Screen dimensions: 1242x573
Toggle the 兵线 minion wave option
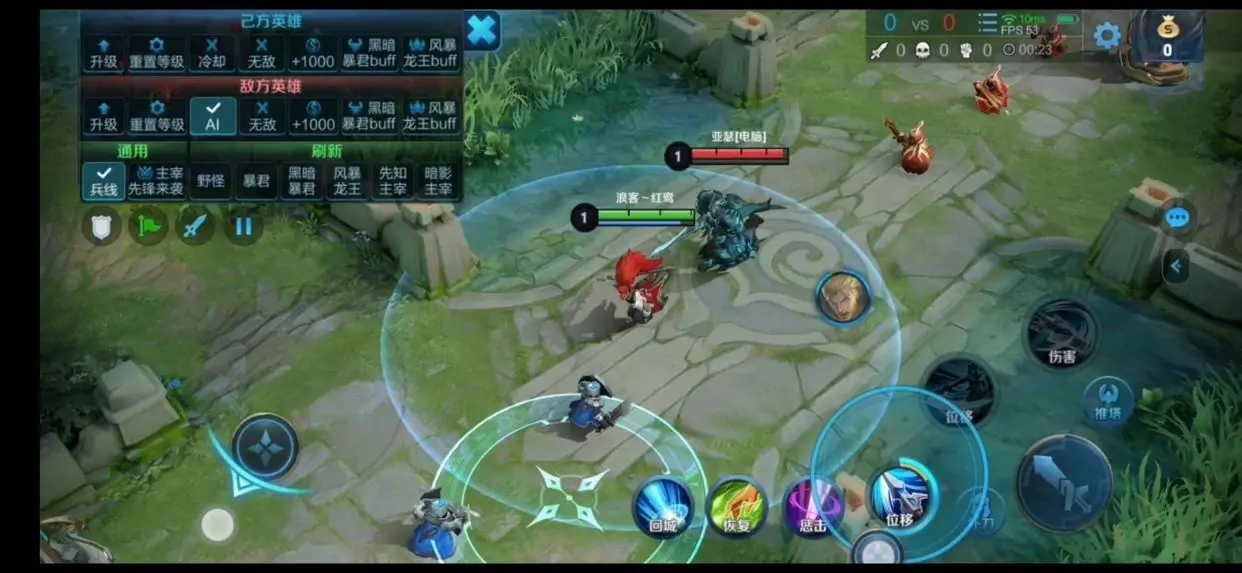(104, 181)
